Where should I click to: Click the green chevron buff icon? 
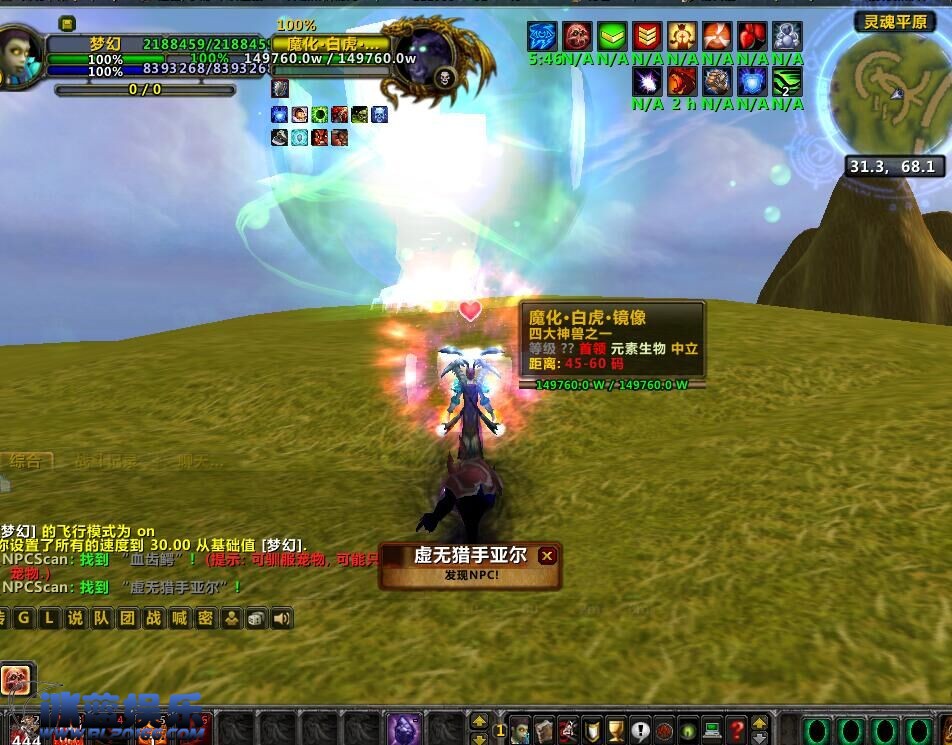612,37
